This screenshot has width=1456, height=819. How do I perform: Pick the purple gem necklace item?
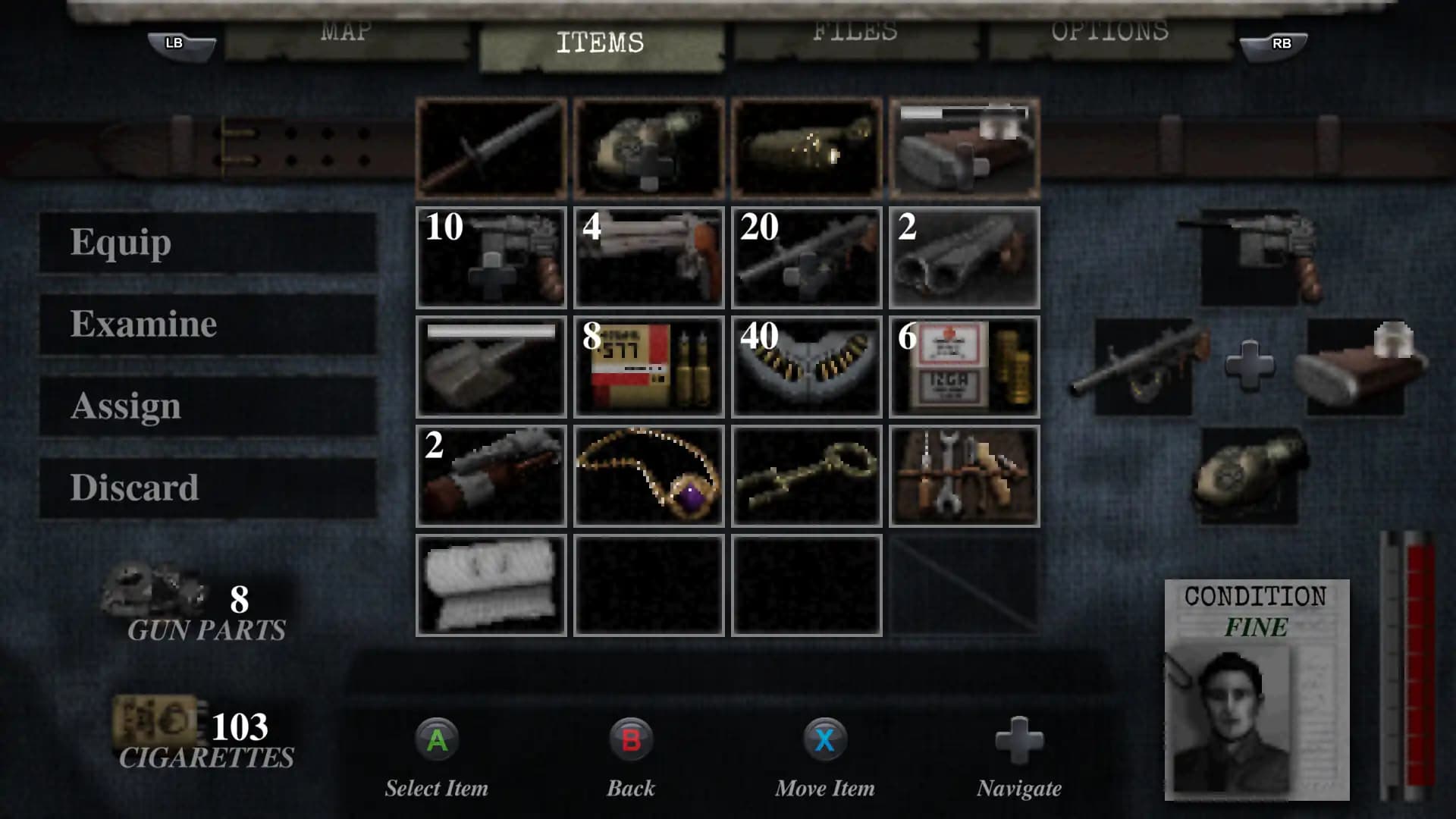648,475
